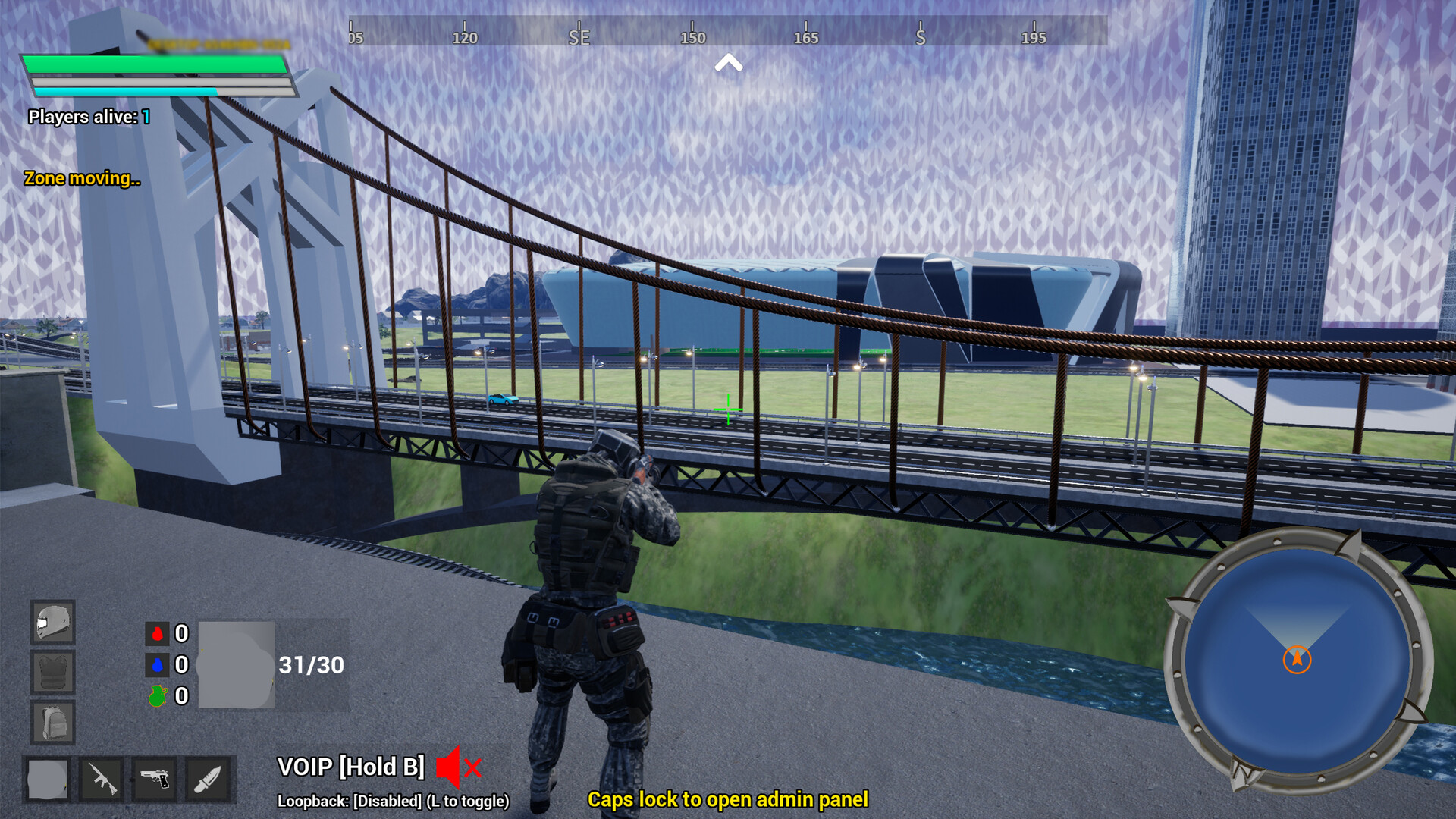Click the Players alive counter

pyautogui.click(x=87, y=117)
